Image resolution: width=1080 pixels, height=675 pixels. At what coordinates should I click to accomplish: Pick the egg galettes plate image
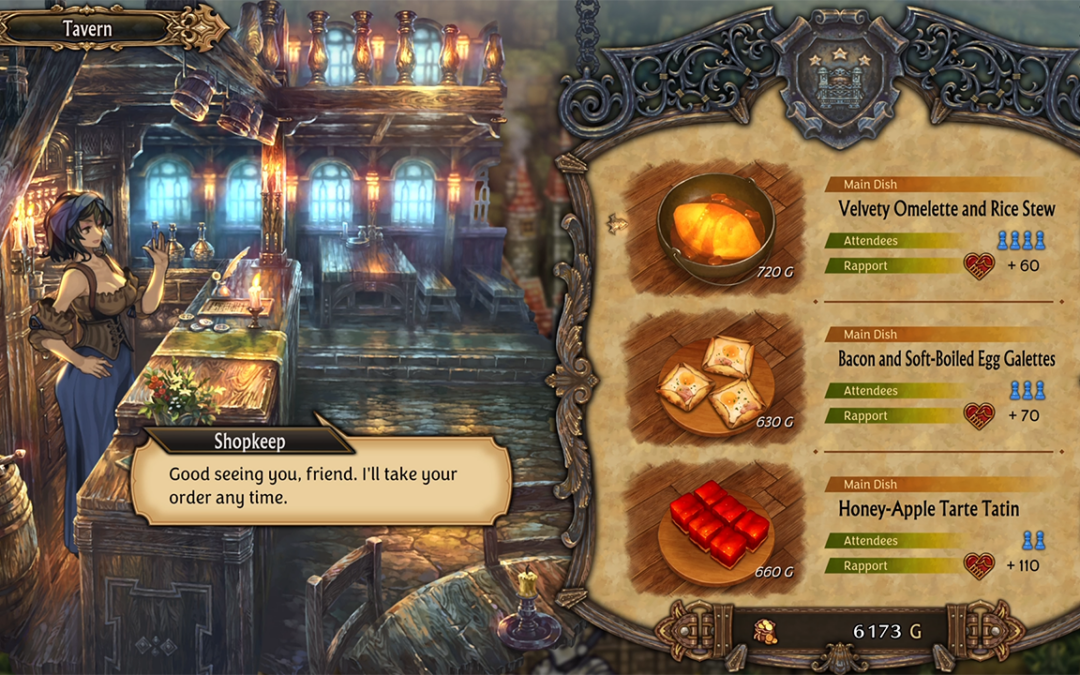coord(714,381)
